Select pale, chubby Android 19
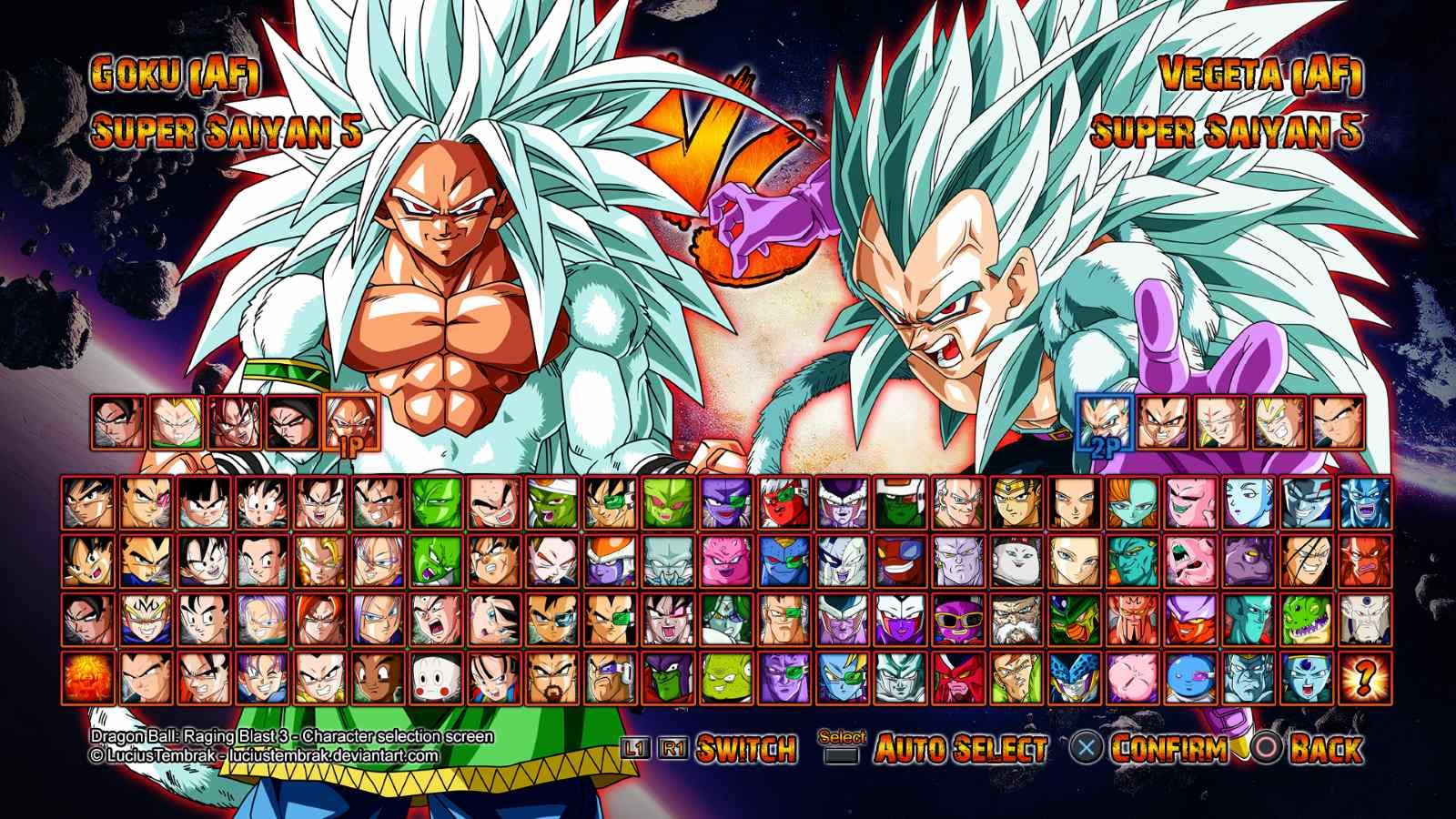The height and width of the screenshot is (819, 1456). point(1015,561)
